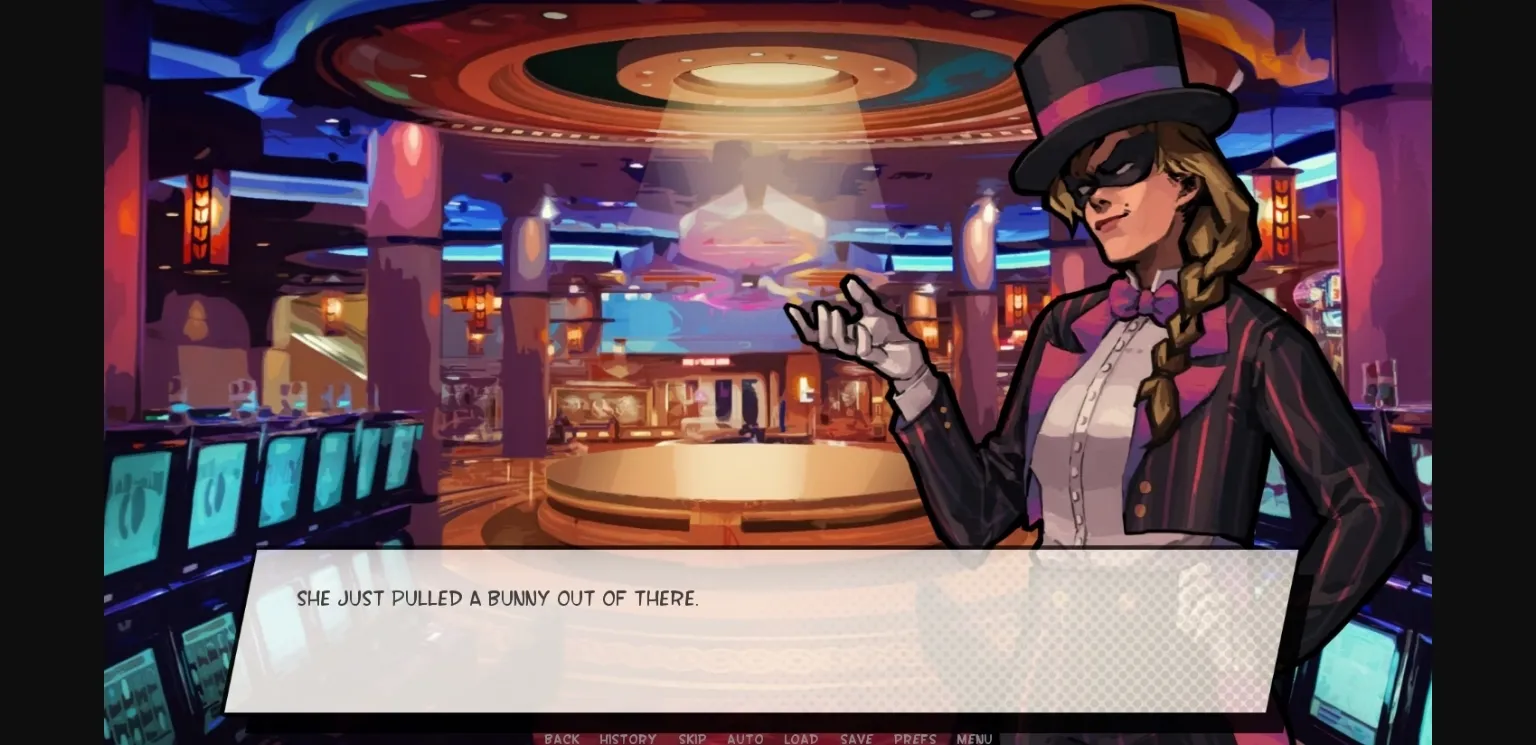Open the LOAD game screen

801,739
